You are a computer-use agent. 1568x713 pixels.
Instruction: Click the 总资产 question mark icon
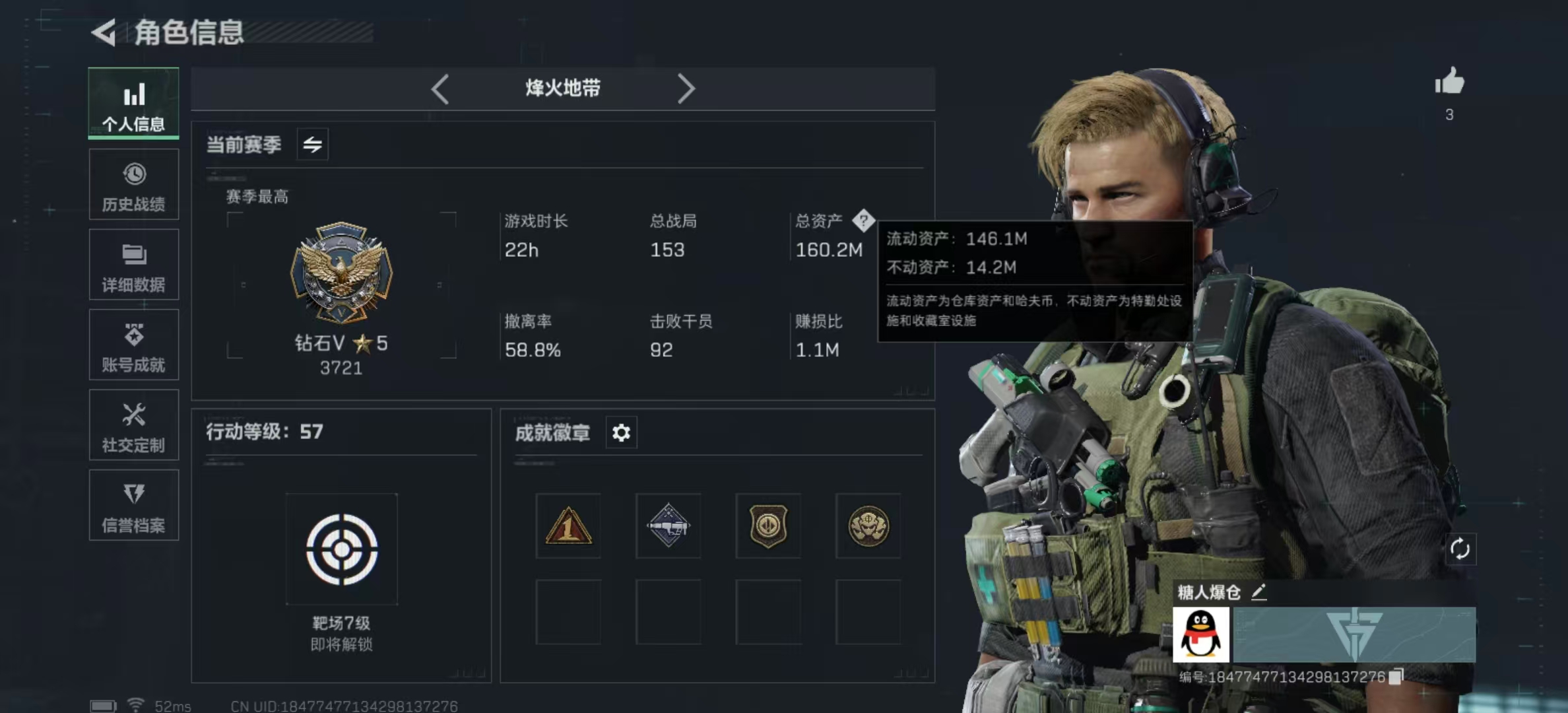[863, 221]
